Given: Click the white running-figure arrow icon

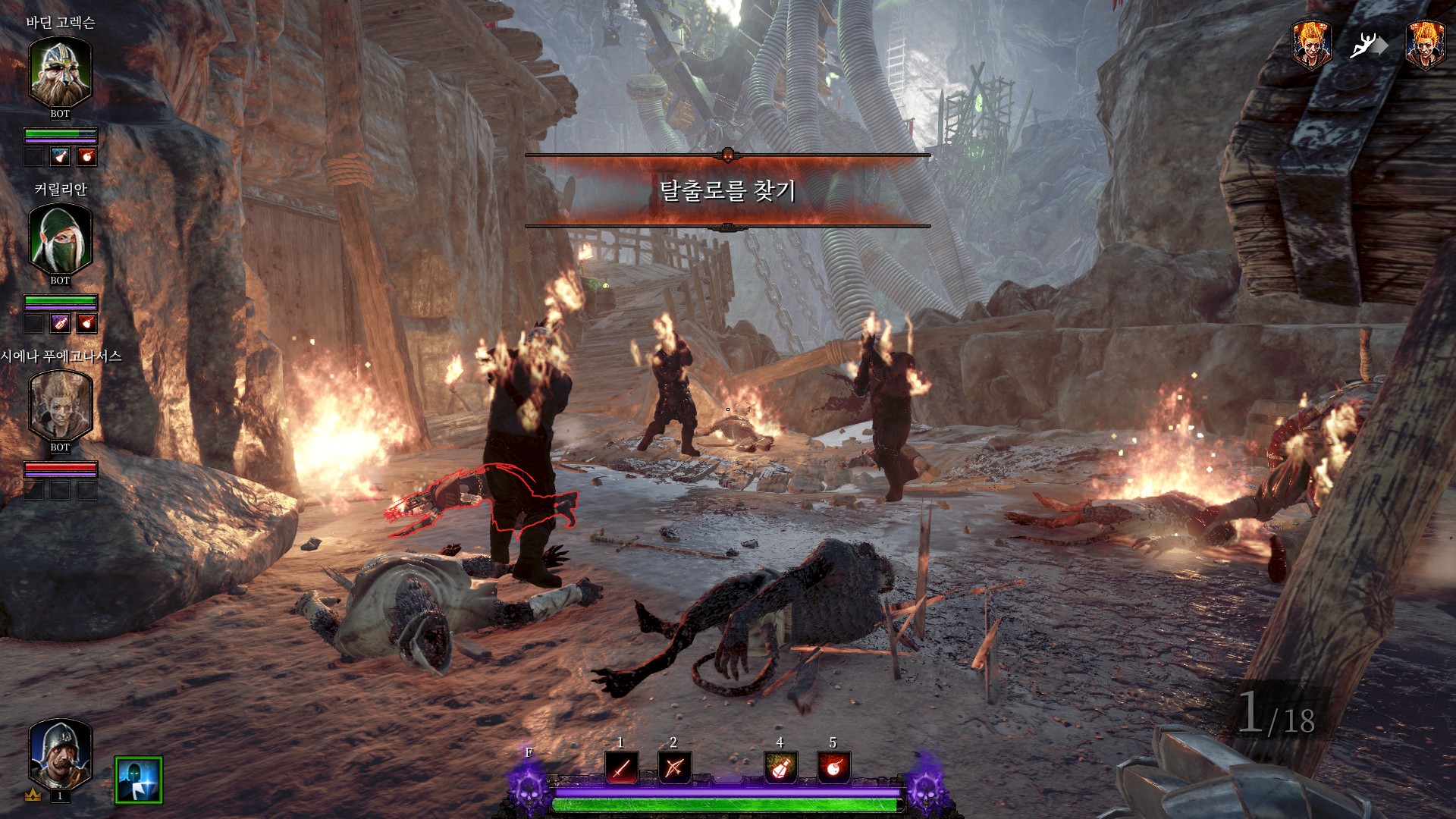Looking at the screenshot, I should (1367, 46).
